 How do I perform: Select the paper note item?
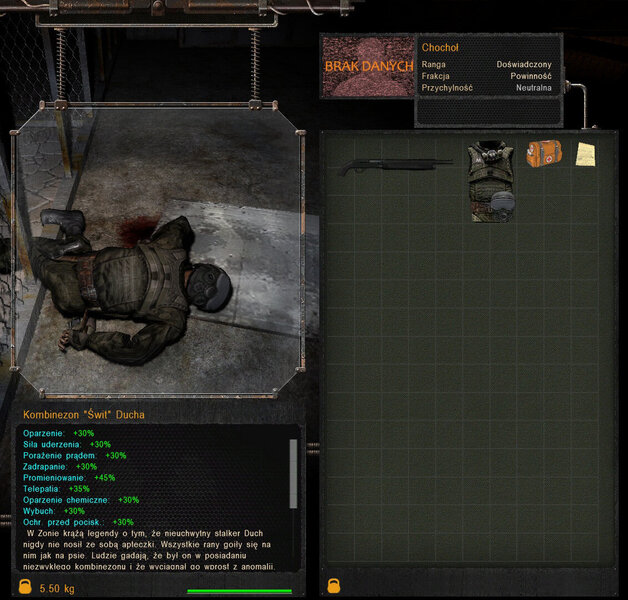pyautogui.click(x=586, y=155)
